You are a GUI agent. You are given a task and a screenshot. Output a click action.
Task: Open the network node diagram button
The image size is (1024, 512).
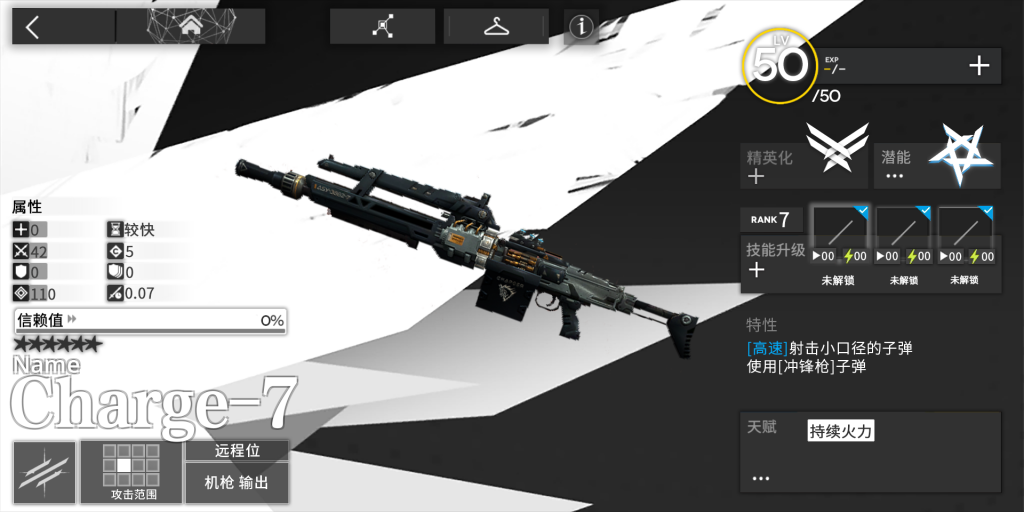point(382,27)
